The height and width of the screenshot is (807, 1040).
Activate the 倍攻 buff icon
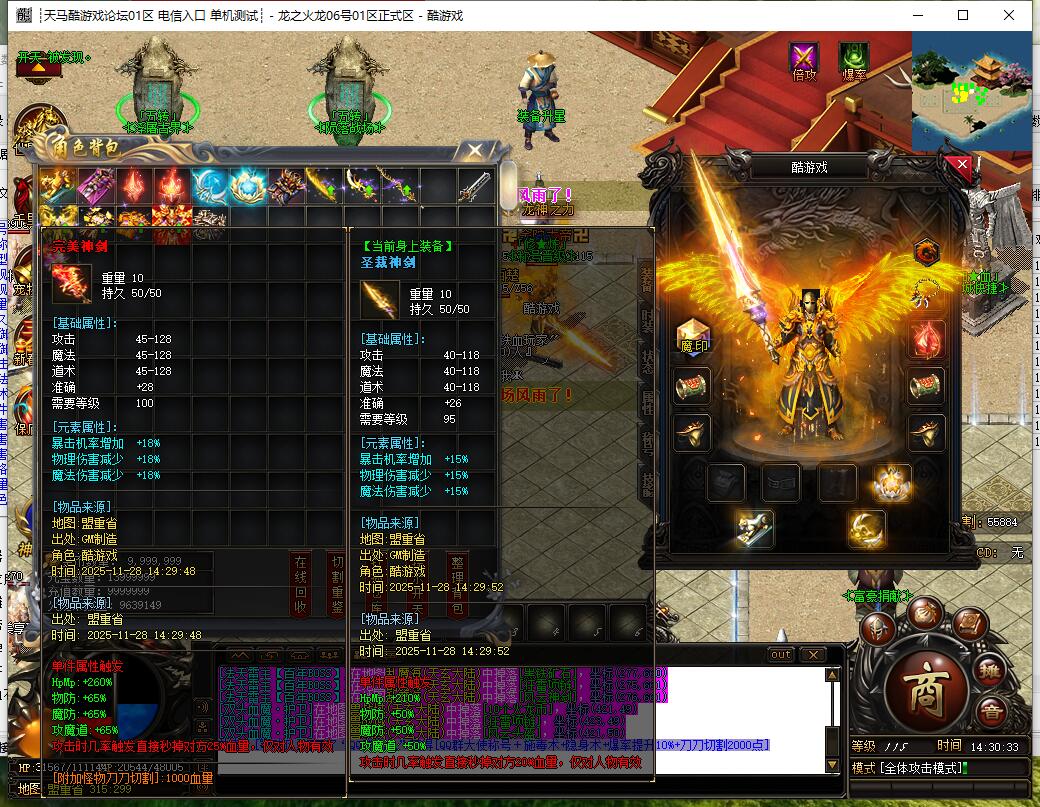[x=804, y=58]
